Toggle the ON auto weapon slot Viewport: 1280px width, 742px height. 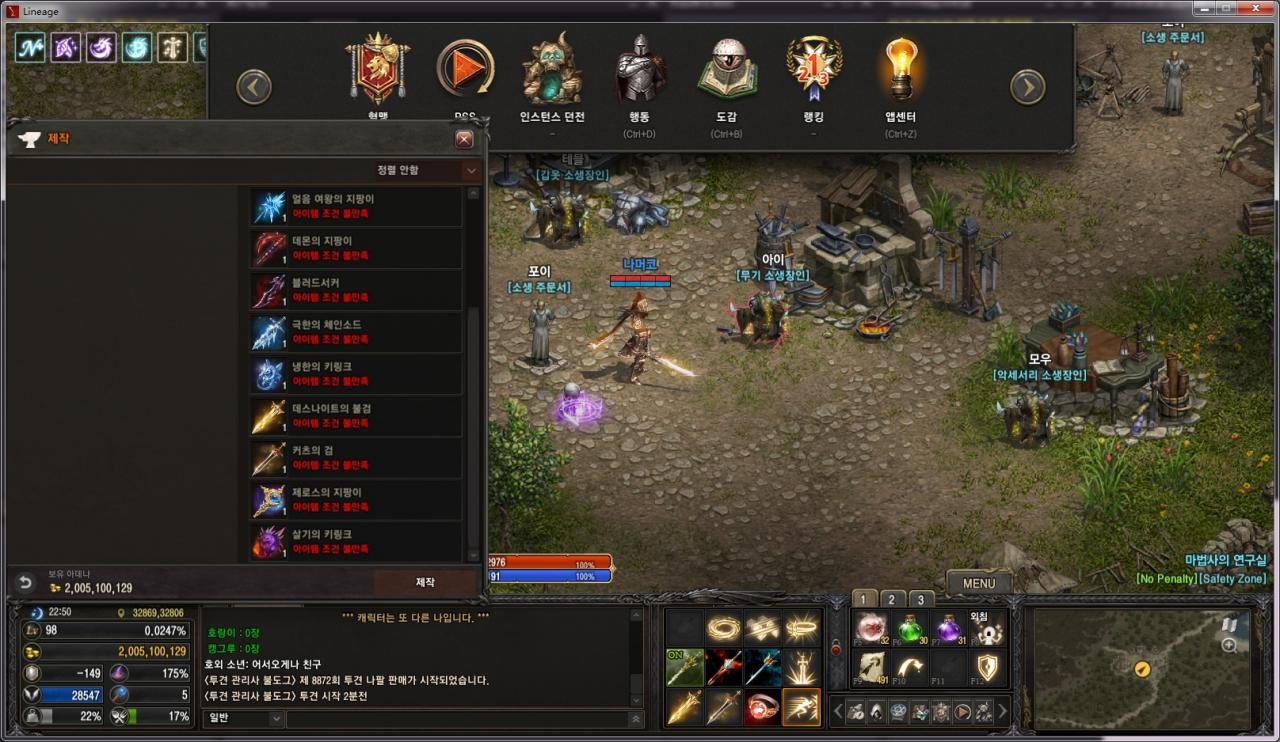pyautogui.click(x=685, y=668)
